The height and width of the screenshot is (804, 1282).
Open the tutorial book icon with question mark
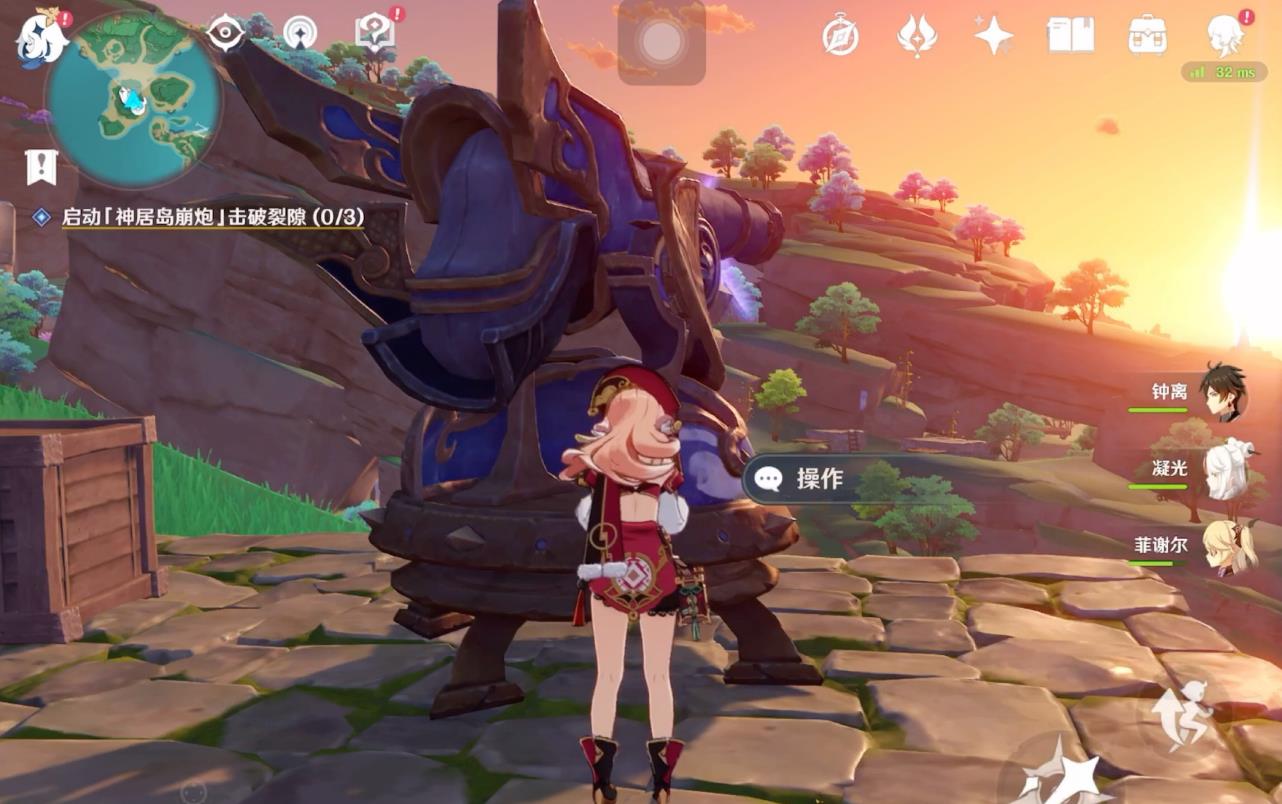(x=374, y=34)
